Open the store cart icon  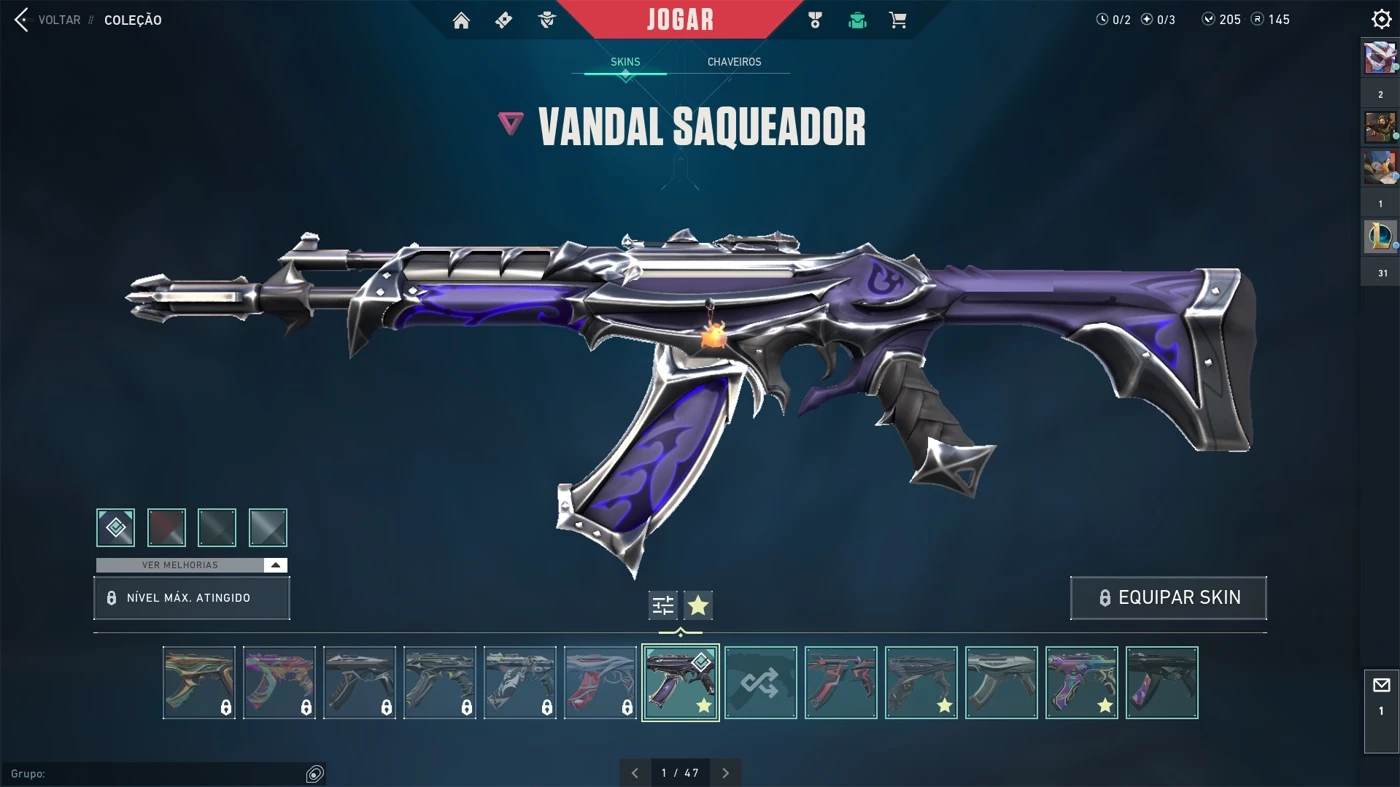pos(898,20)
